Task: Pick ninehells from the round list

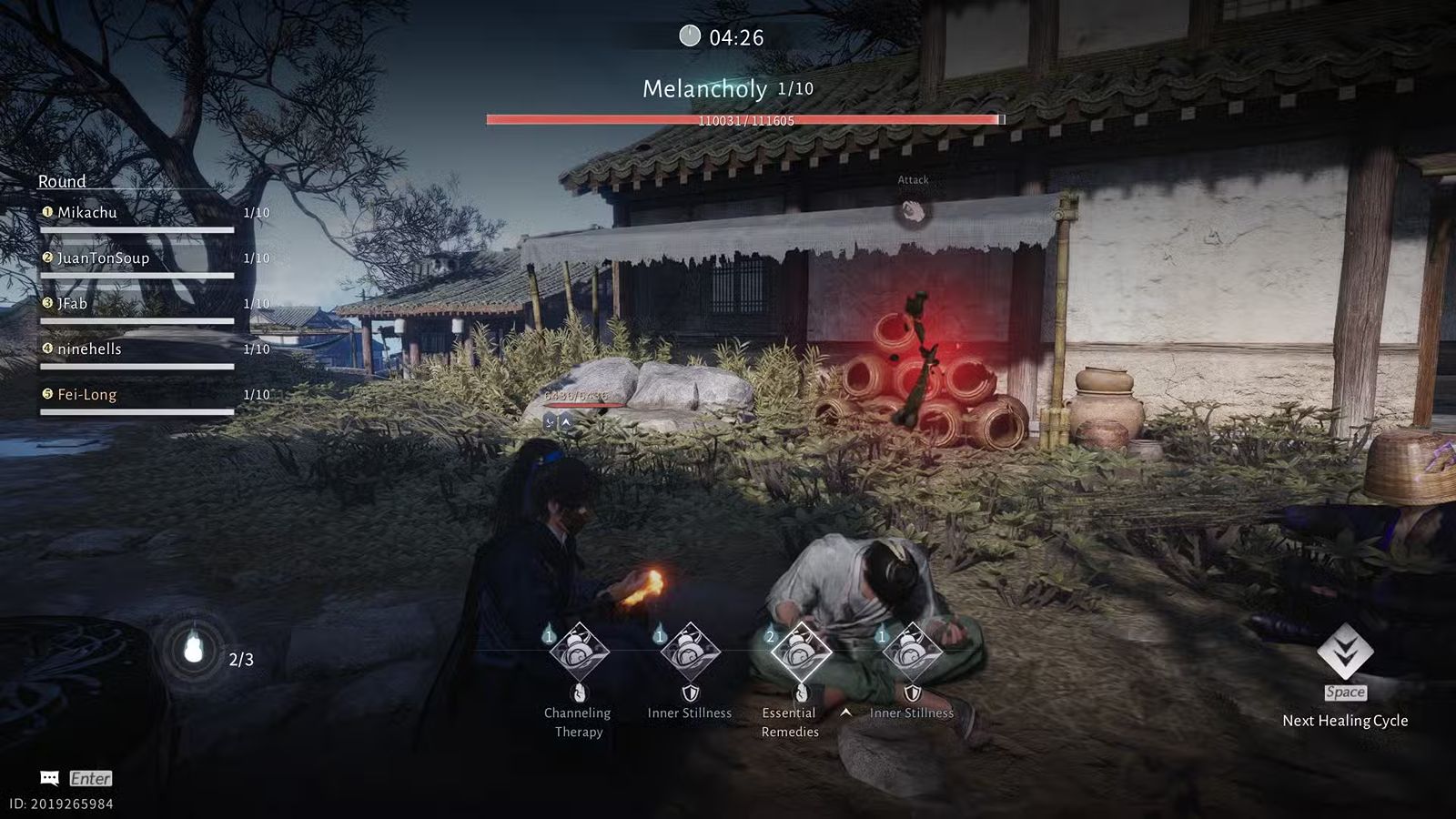Action: (89, 349)
